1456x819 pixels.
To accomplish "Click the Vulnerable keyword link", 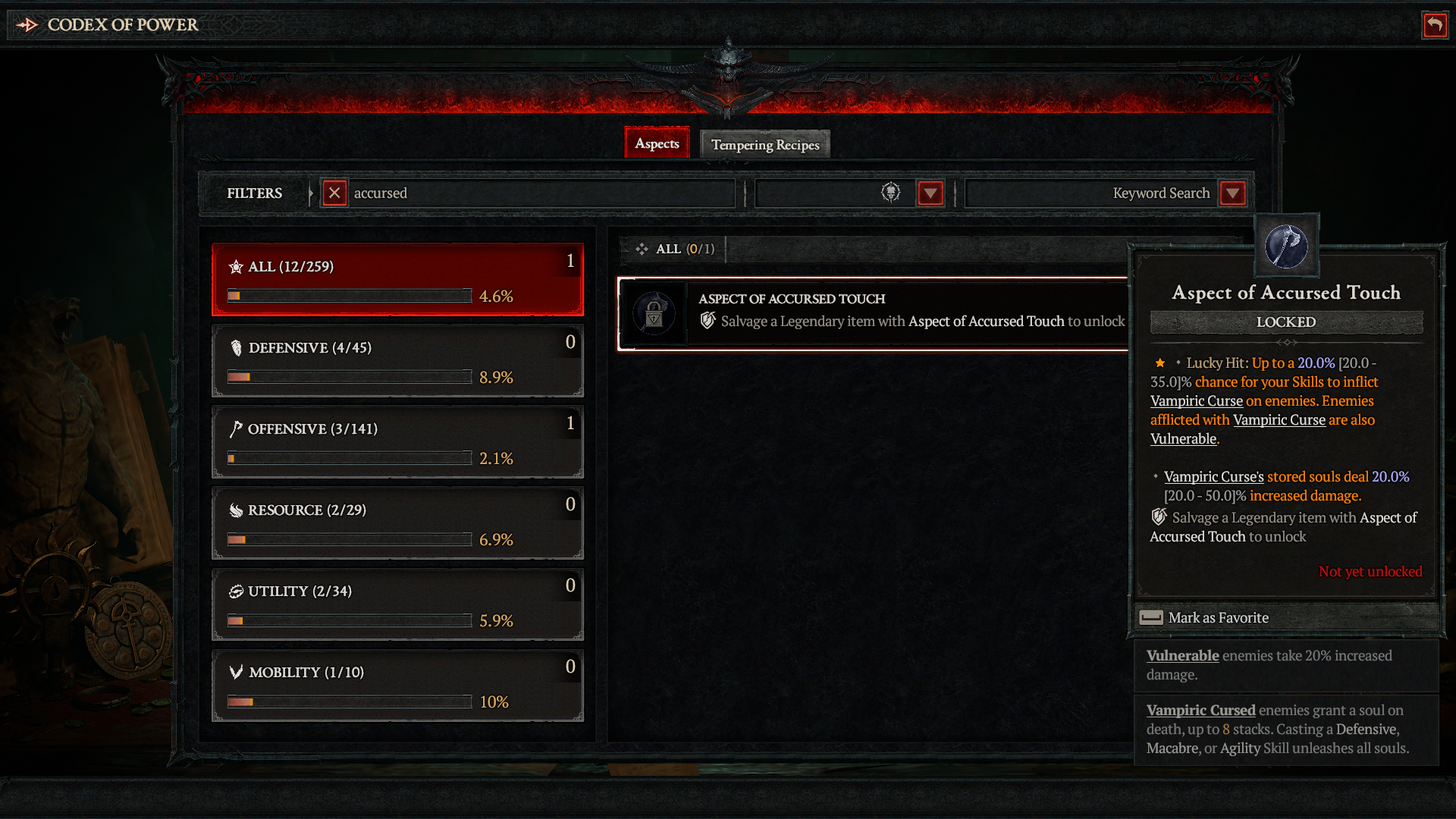I will click(x=1184, y=438).
